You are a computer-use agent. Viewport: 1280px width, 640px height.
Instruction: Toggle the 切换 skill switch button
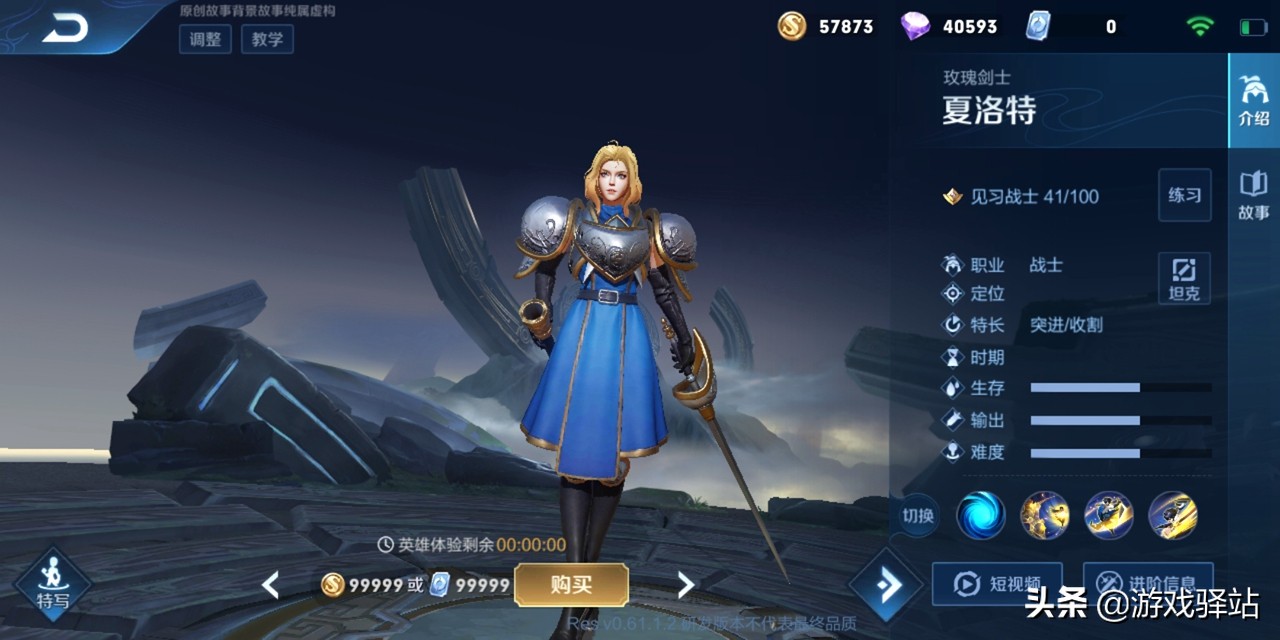tap(917, 516)
